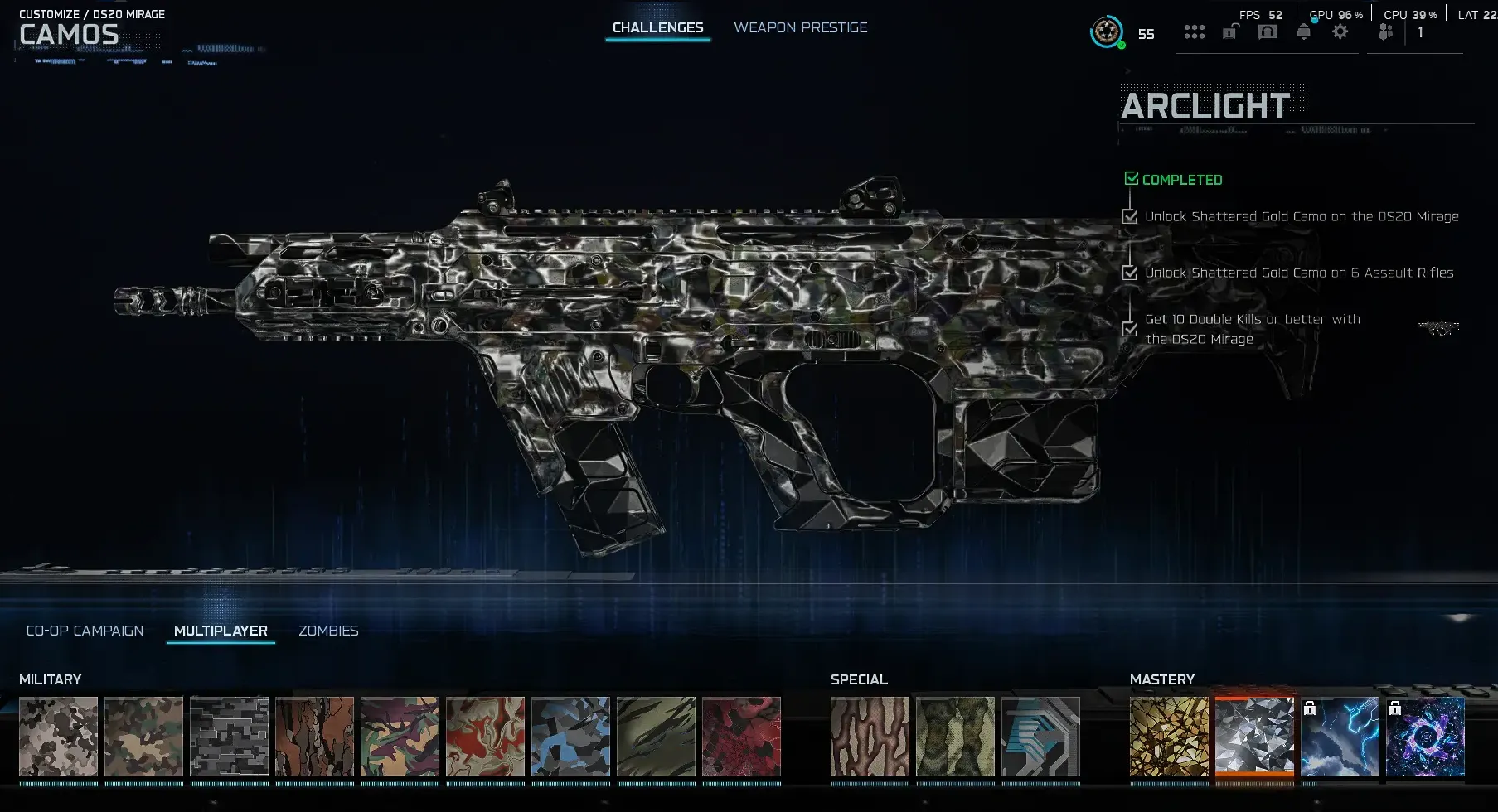
Task: Select the CO-OP CAMPAIGN tab
Action: coord(84,631)
